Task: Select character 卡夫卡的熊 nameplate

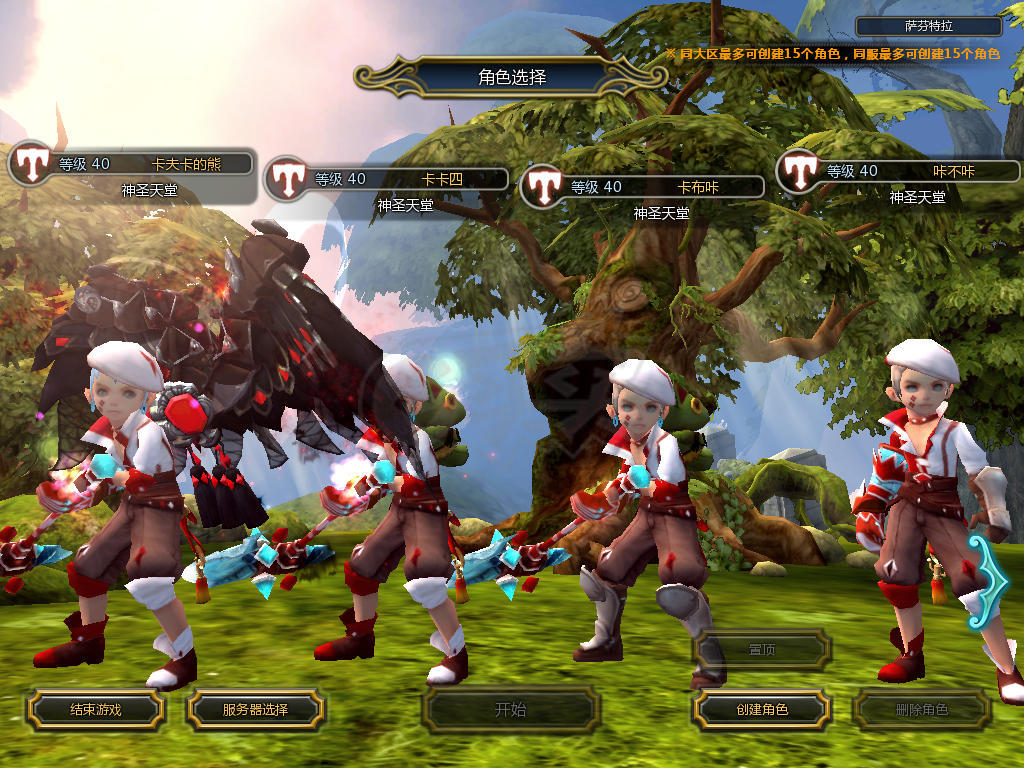Action: click(150, 165)
